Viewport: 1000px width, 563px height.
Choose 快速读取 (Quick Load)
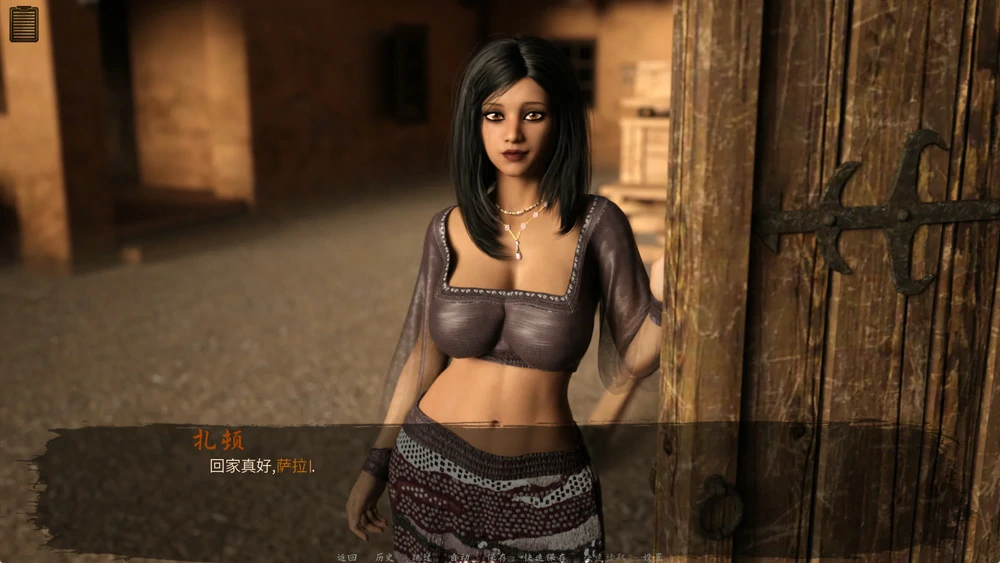click(x=603, y=557)
